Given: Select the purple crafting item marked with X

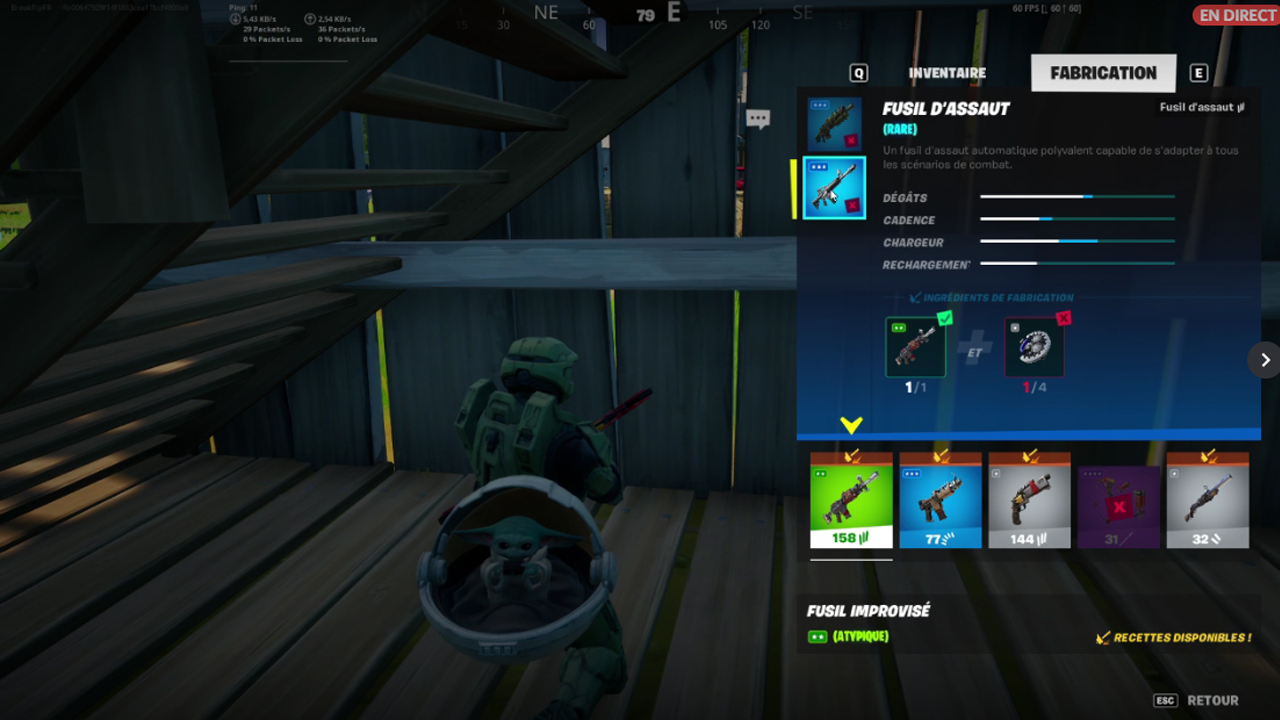Looking at the screenshot, I should [1118, 500].
